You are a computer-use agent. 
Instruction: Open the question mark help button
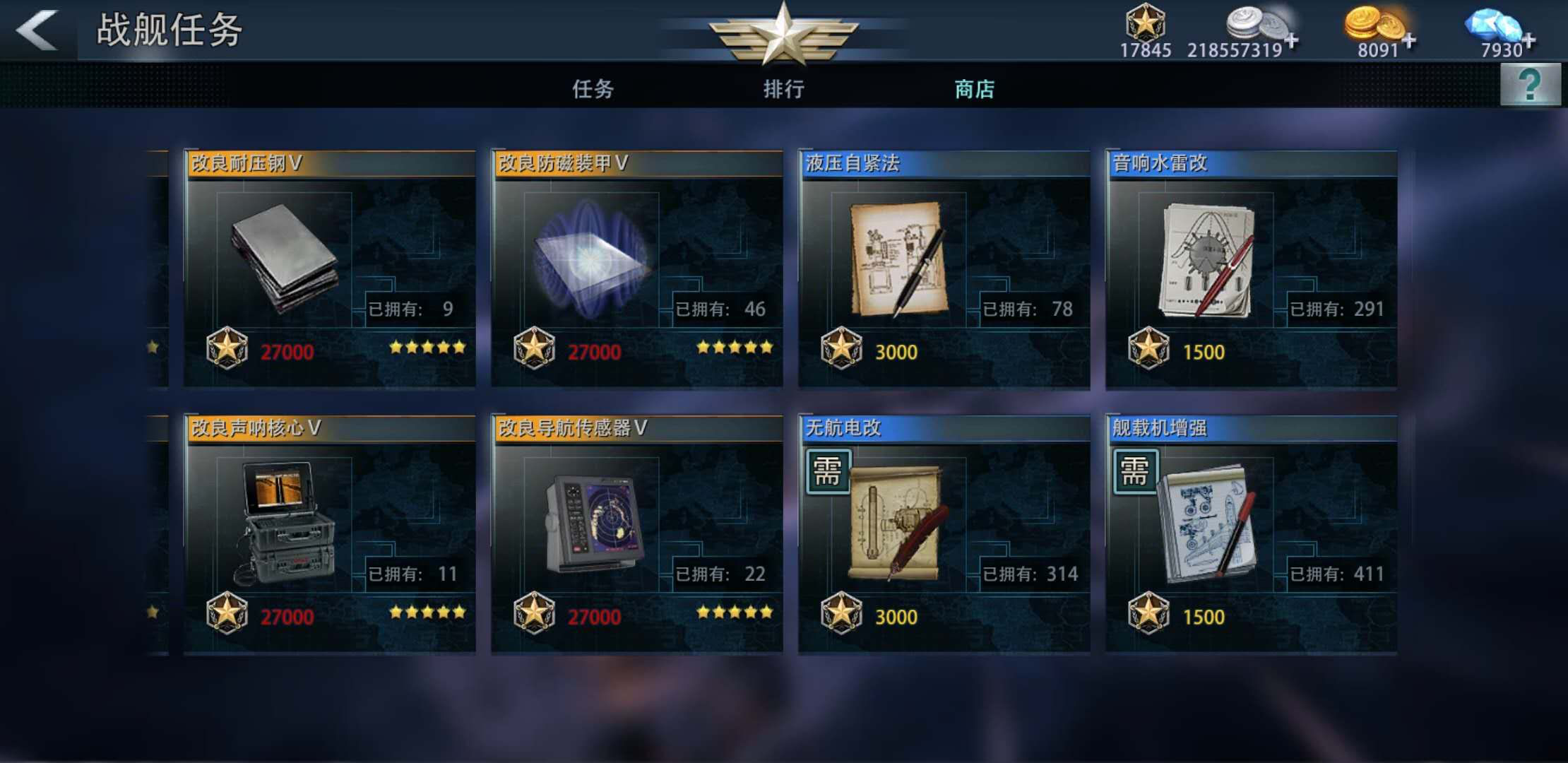[1530, 85]
